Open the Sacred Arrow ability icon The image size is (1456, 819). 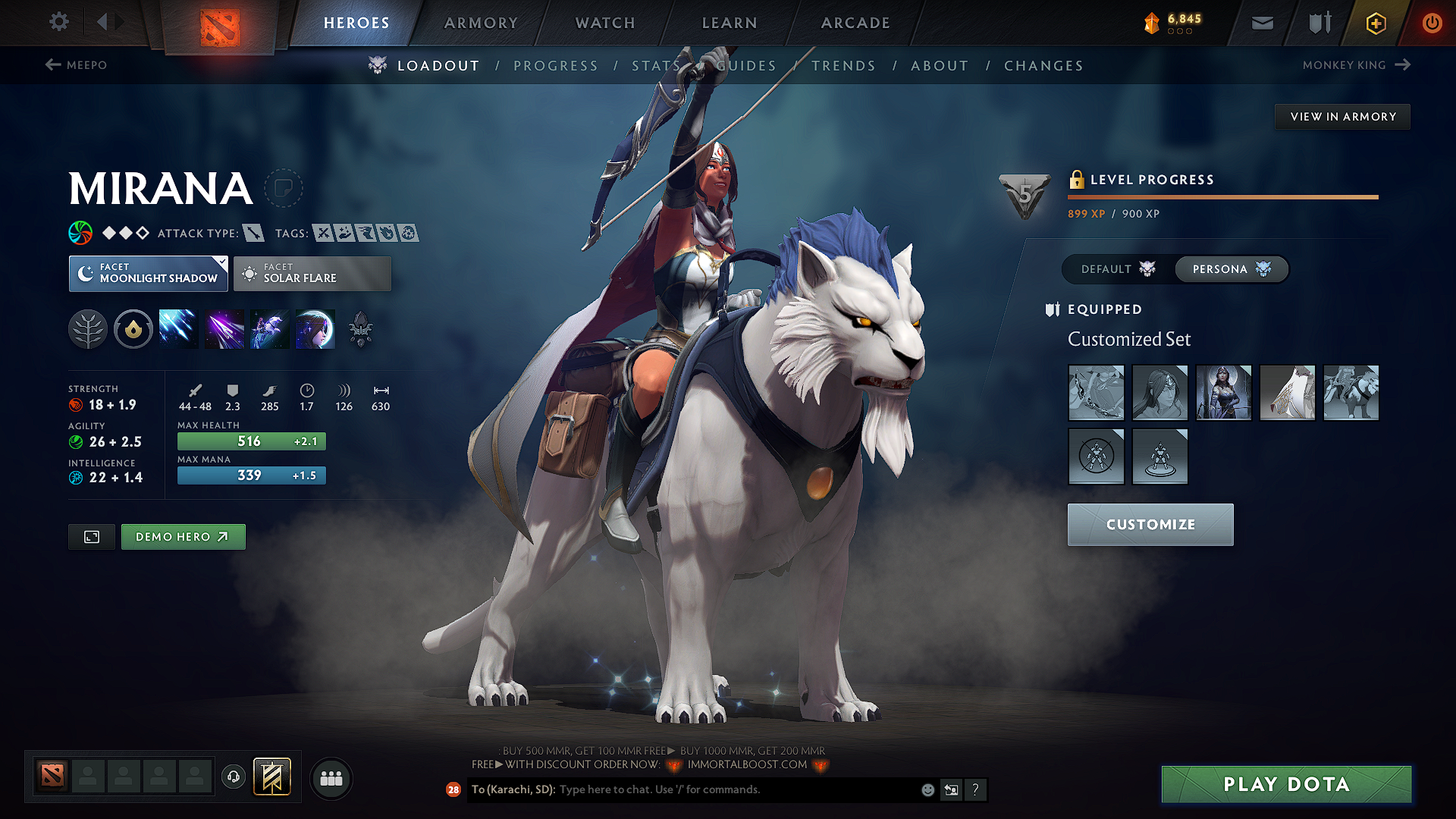(x=224, y=328)
